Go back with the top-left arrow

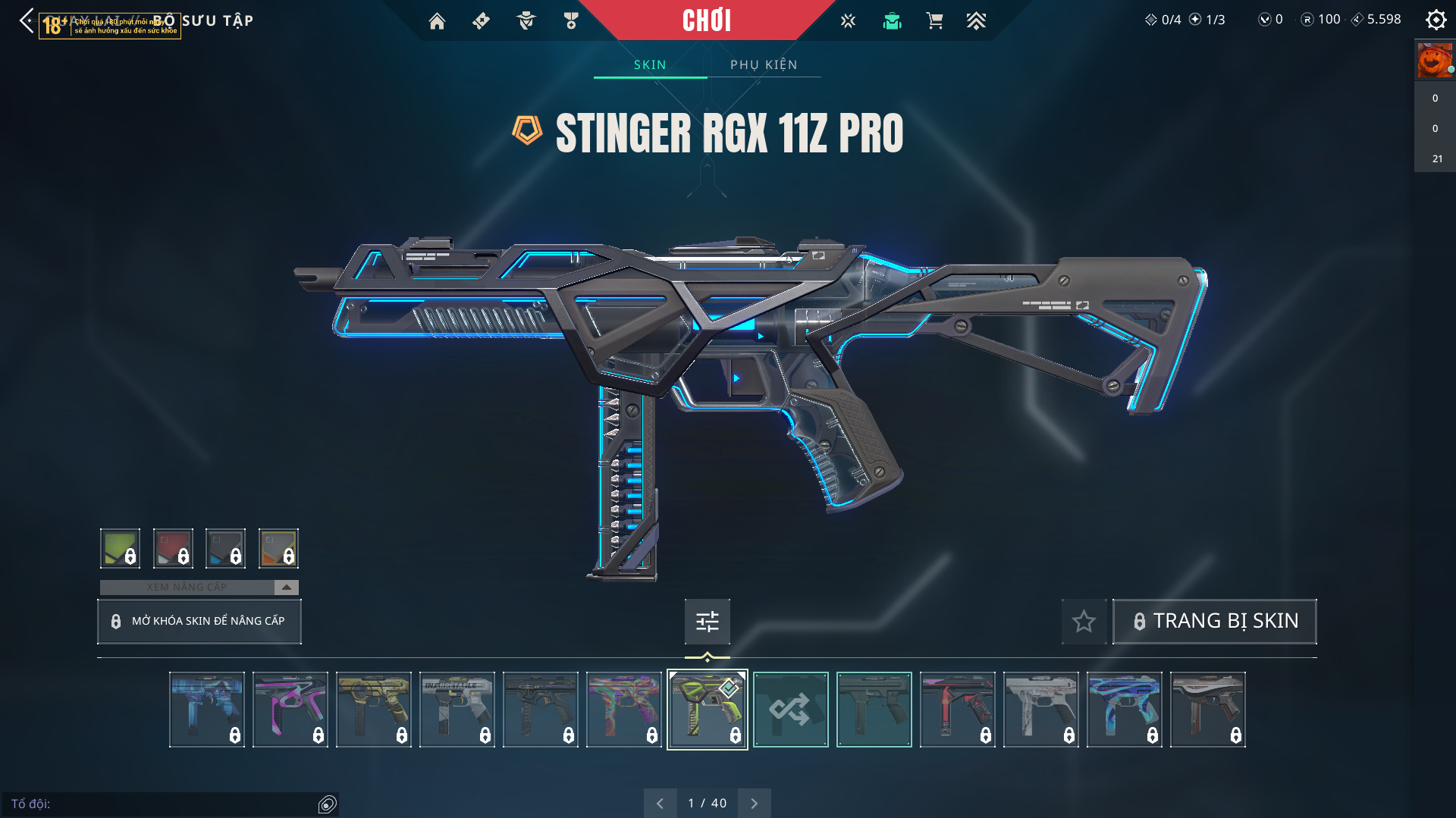tap(27, 20)
